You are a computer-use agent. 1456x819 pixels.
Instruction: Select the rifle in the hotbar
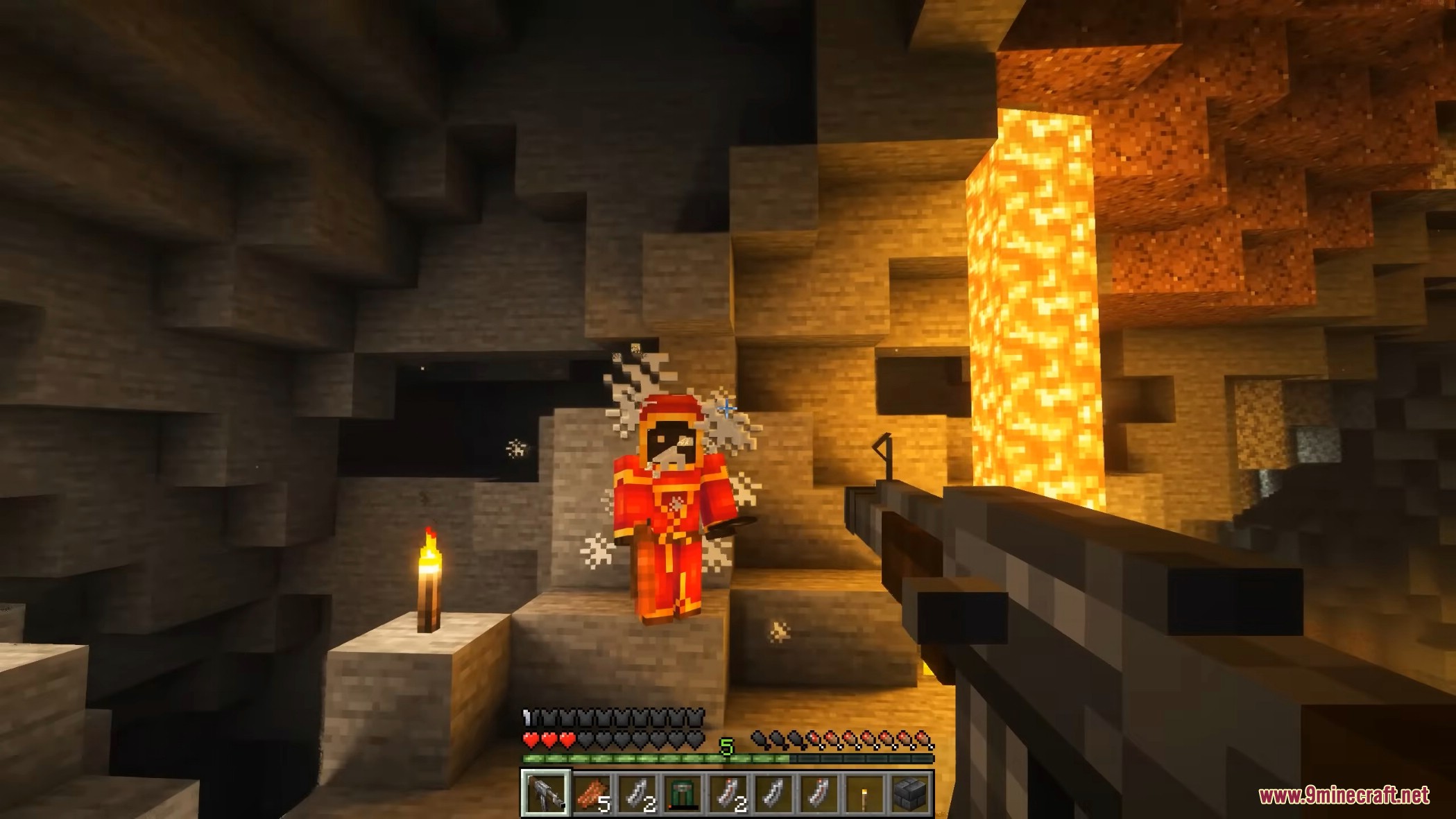coord(546,793)
